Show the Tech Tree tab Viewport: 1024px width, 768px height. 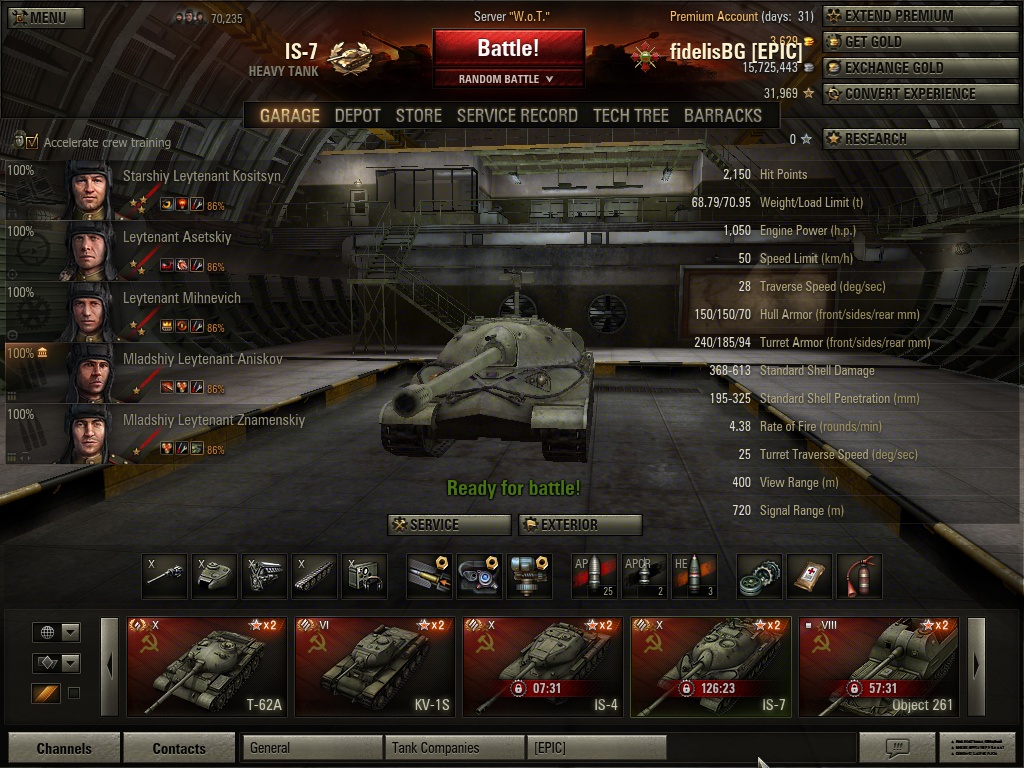tap(630, 116)
